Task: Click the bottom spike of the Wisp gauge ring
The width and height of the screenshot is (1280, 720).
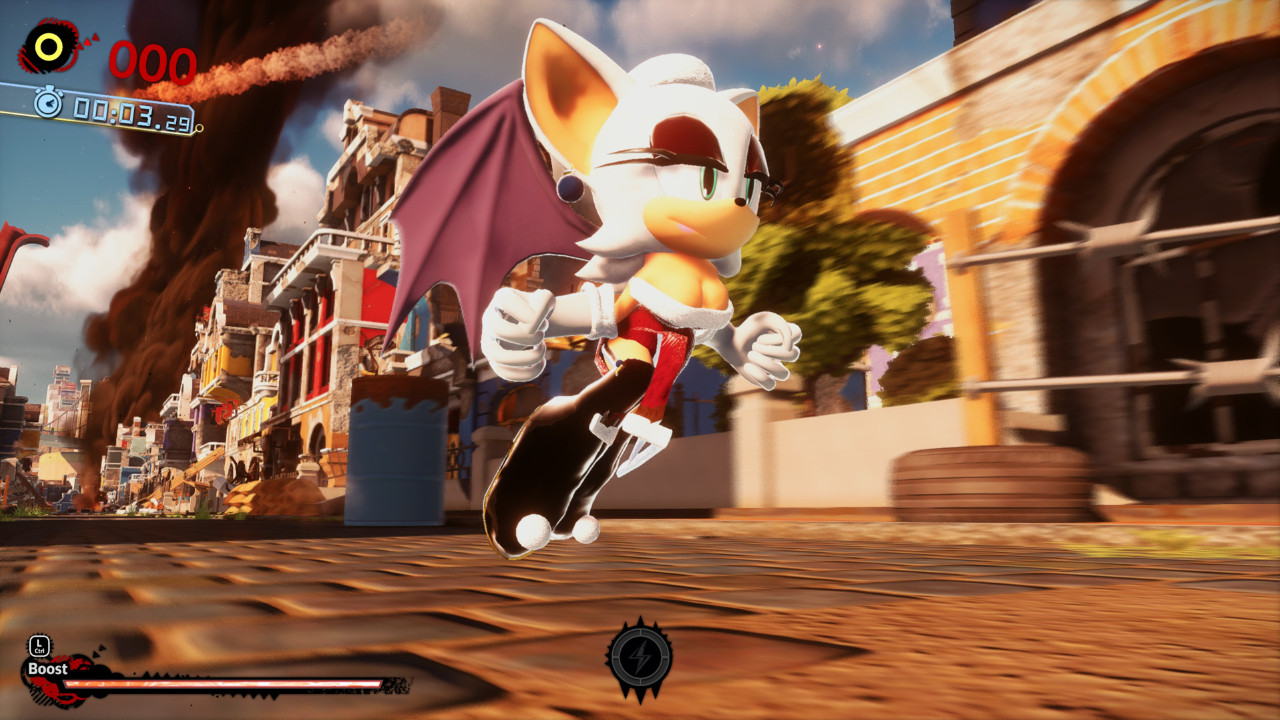Action: point(640,697)
